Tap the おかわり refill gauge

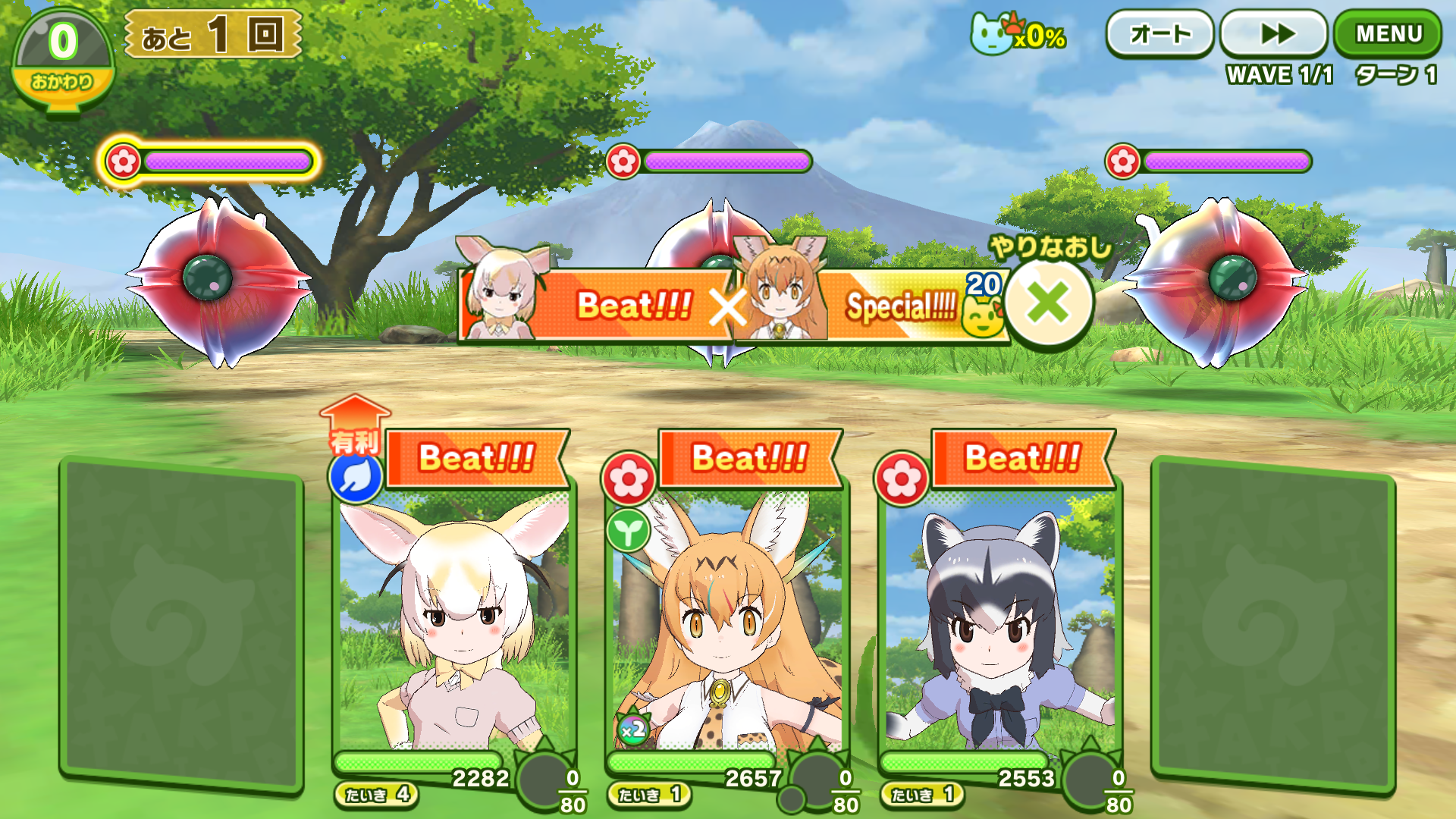(63, 61)
